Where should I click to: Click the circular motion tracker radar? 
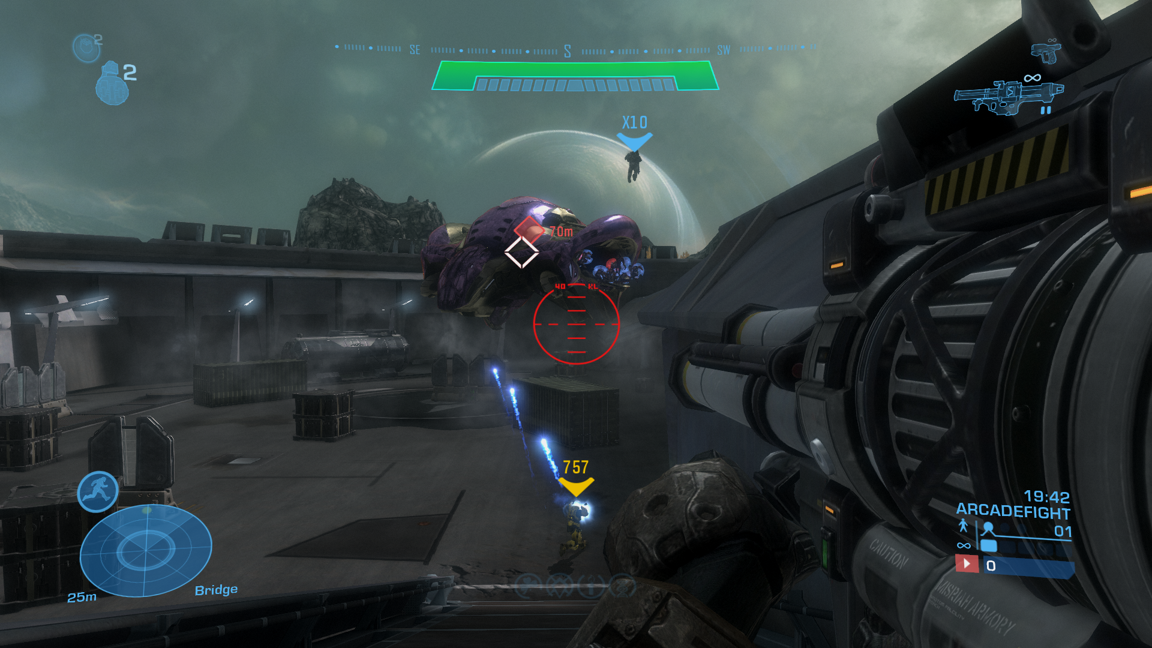tap(146, 549)
